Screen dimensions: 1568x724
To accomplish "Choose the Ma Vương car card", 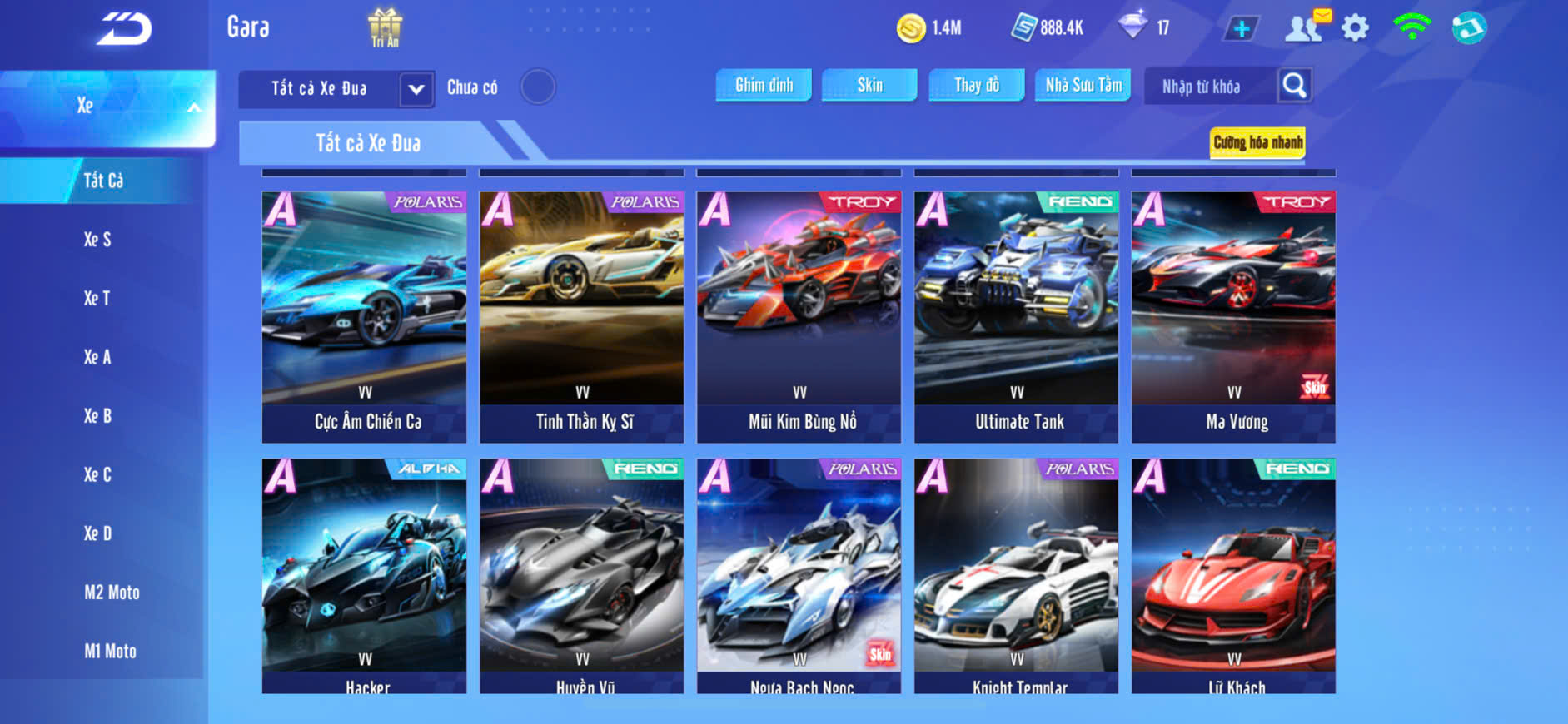I will 1233,316.
